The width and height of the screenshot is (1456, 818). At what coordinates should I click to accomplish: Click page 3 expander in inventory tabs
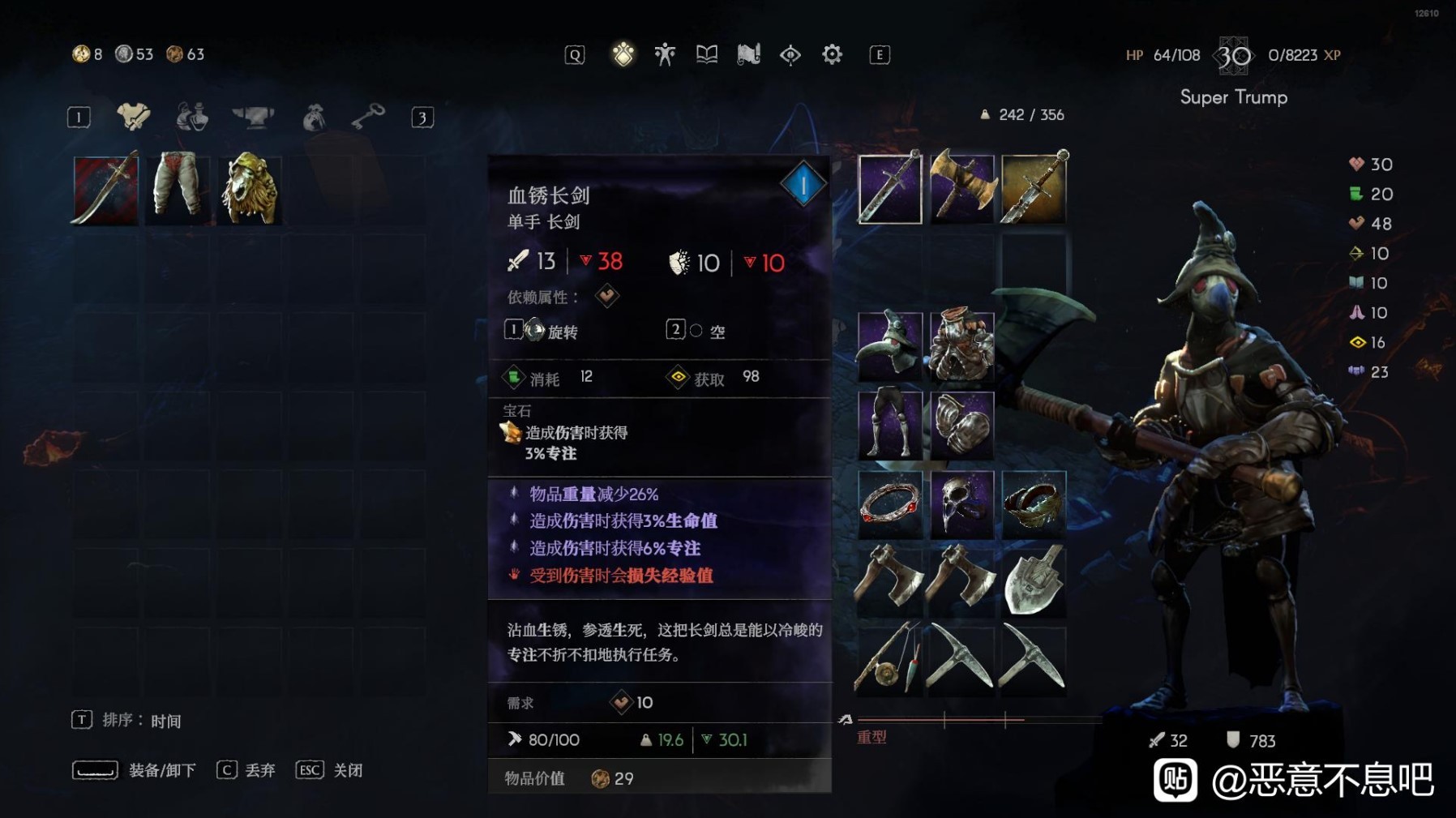point(421,116)
